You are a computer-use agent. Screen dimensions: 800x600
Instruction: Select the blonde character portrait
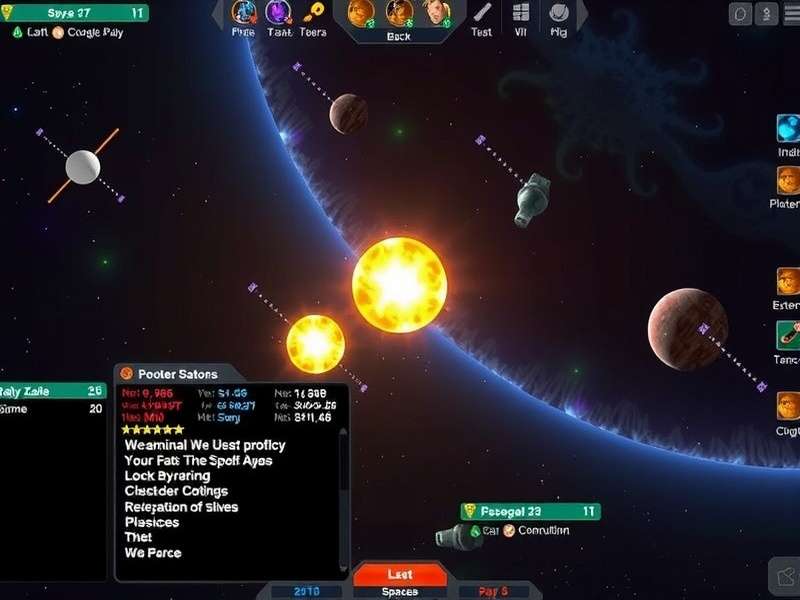435,13
